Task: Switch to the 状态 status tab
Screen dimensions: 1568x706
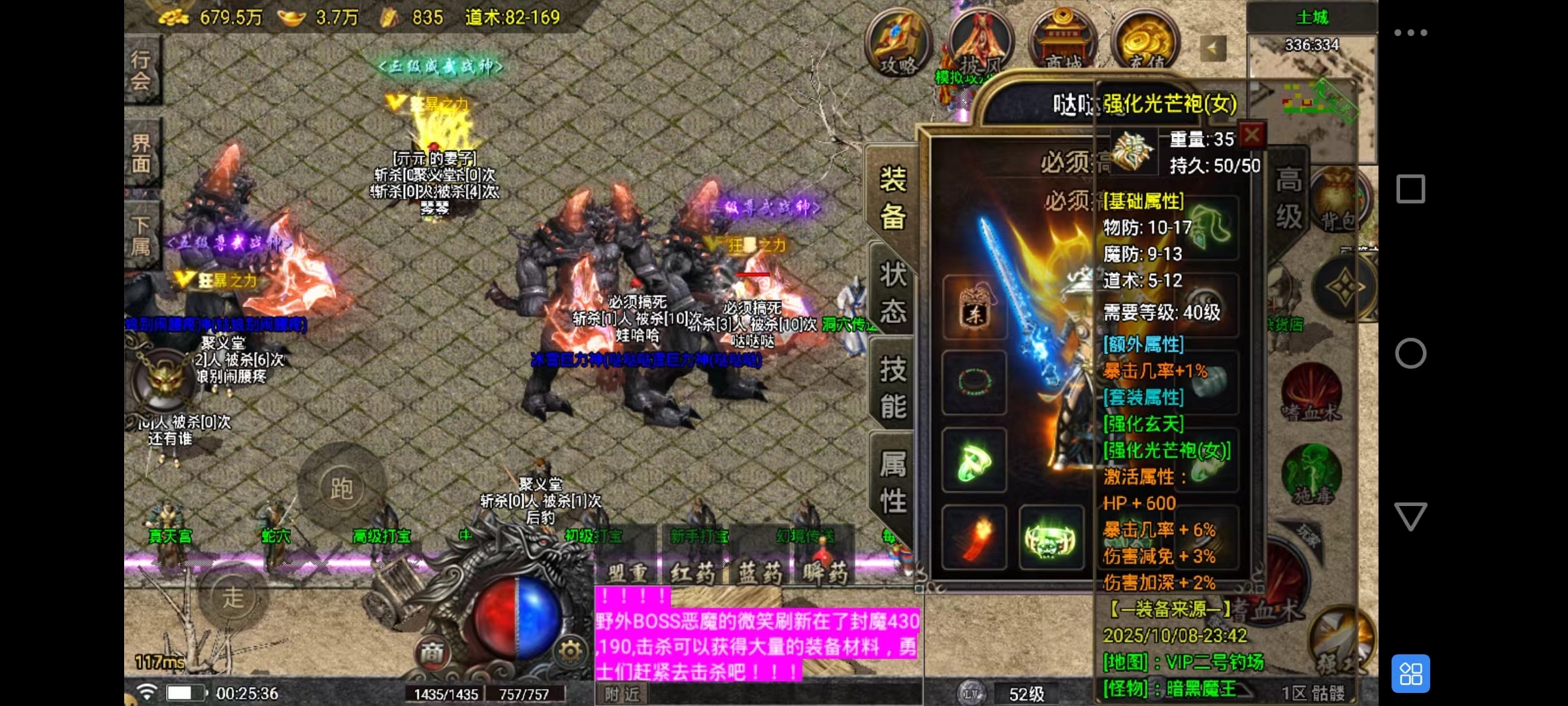Action: point(892,293)
